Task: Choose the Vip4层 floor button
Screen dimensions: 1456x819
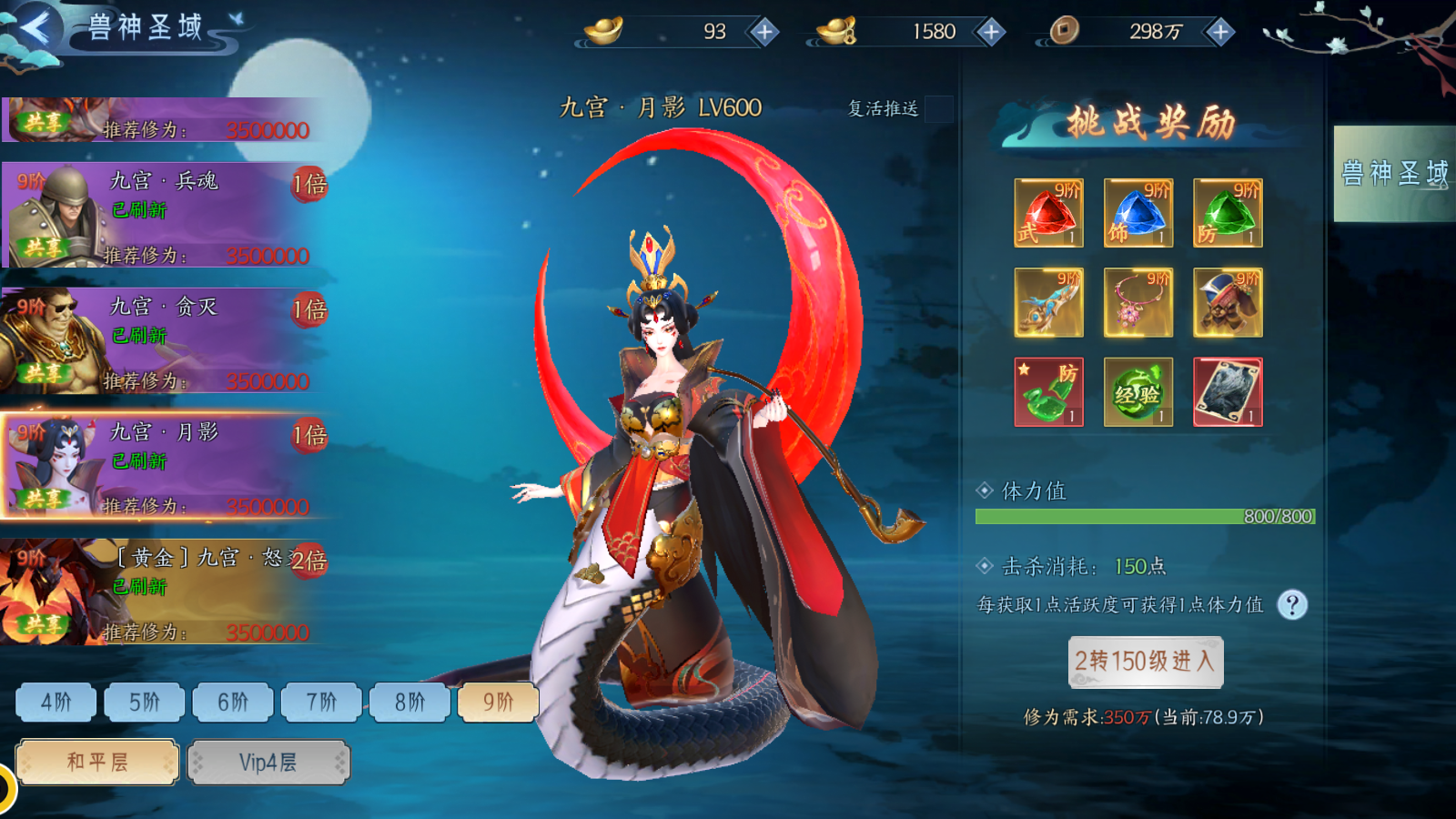Action: [268, 762]
